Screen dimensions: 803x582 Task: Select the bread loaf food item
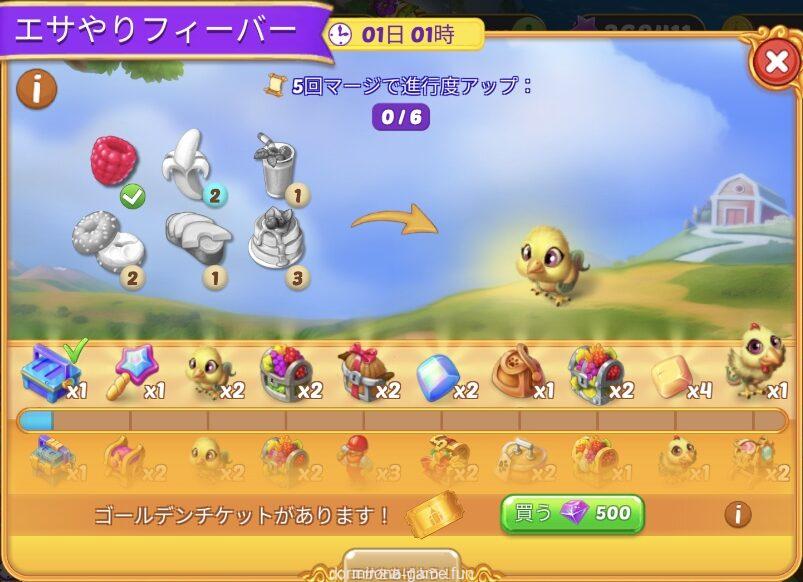(x=197, y=237)
